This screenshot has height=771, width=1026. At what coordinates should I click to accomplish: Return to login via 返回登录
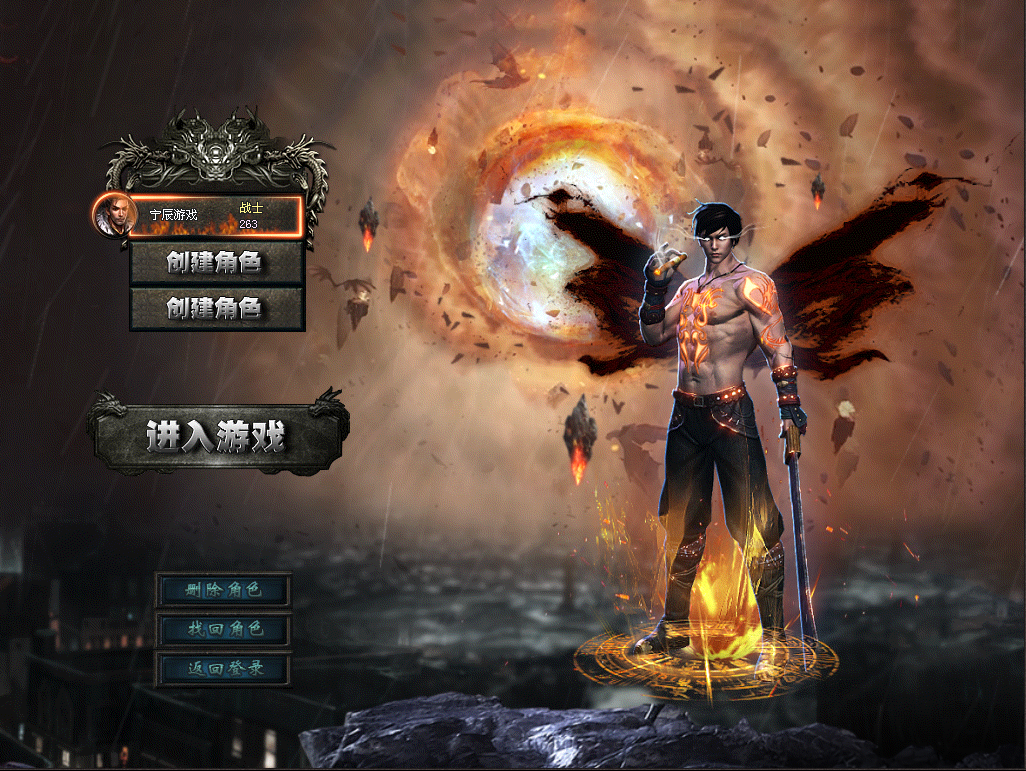[224, 668]
